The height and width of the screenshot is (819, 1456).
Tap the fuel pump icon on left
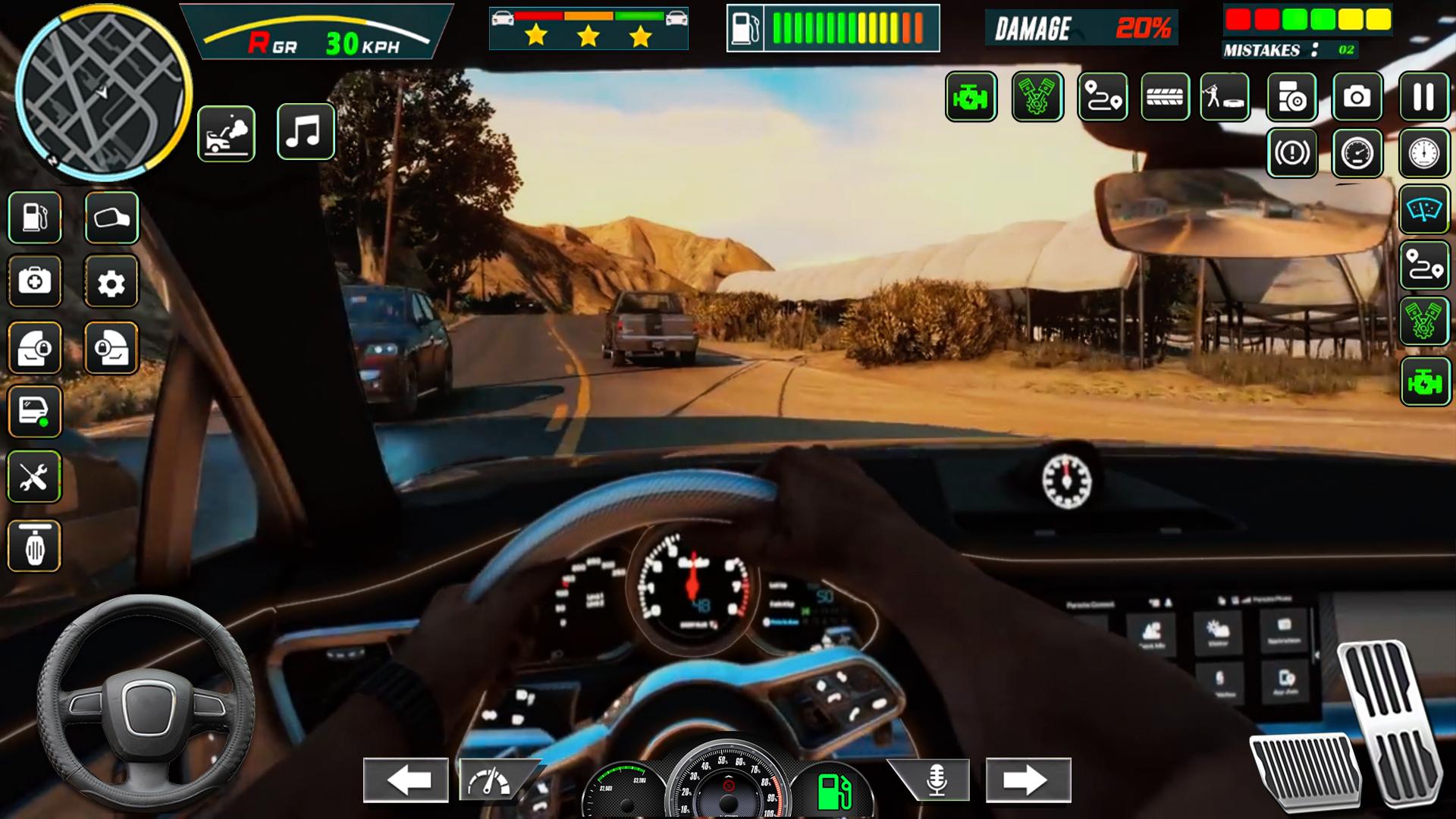[35, 218]
